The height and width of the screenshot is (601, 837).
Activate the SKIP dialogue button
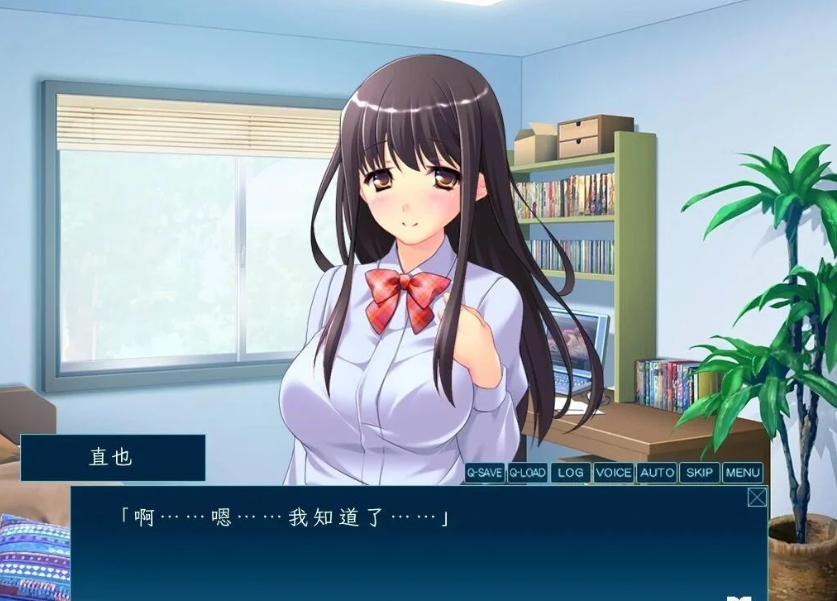[700, 473]
